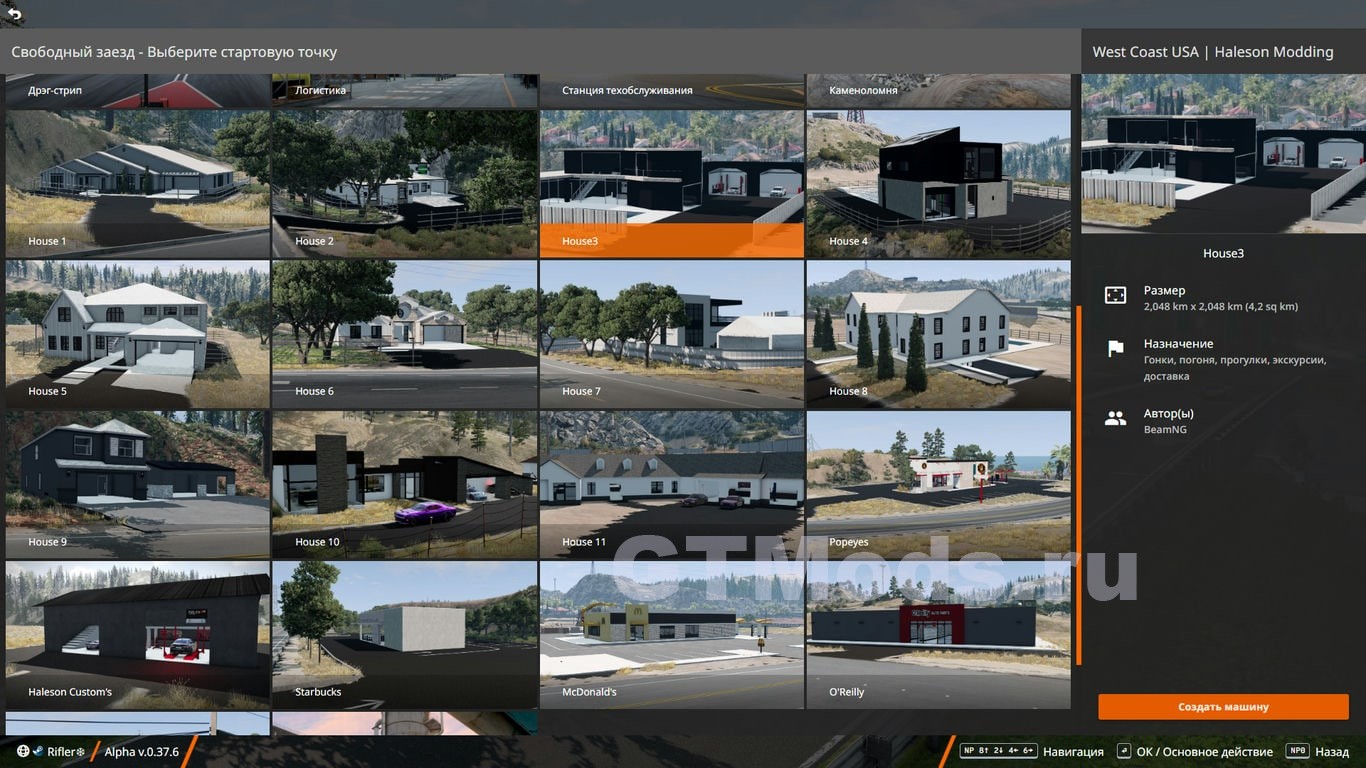Image resolution: width=1366 pixels, height=768 pixels.
Task: Select the House 6 thumbnail
Action: click(x=404, y=333)
